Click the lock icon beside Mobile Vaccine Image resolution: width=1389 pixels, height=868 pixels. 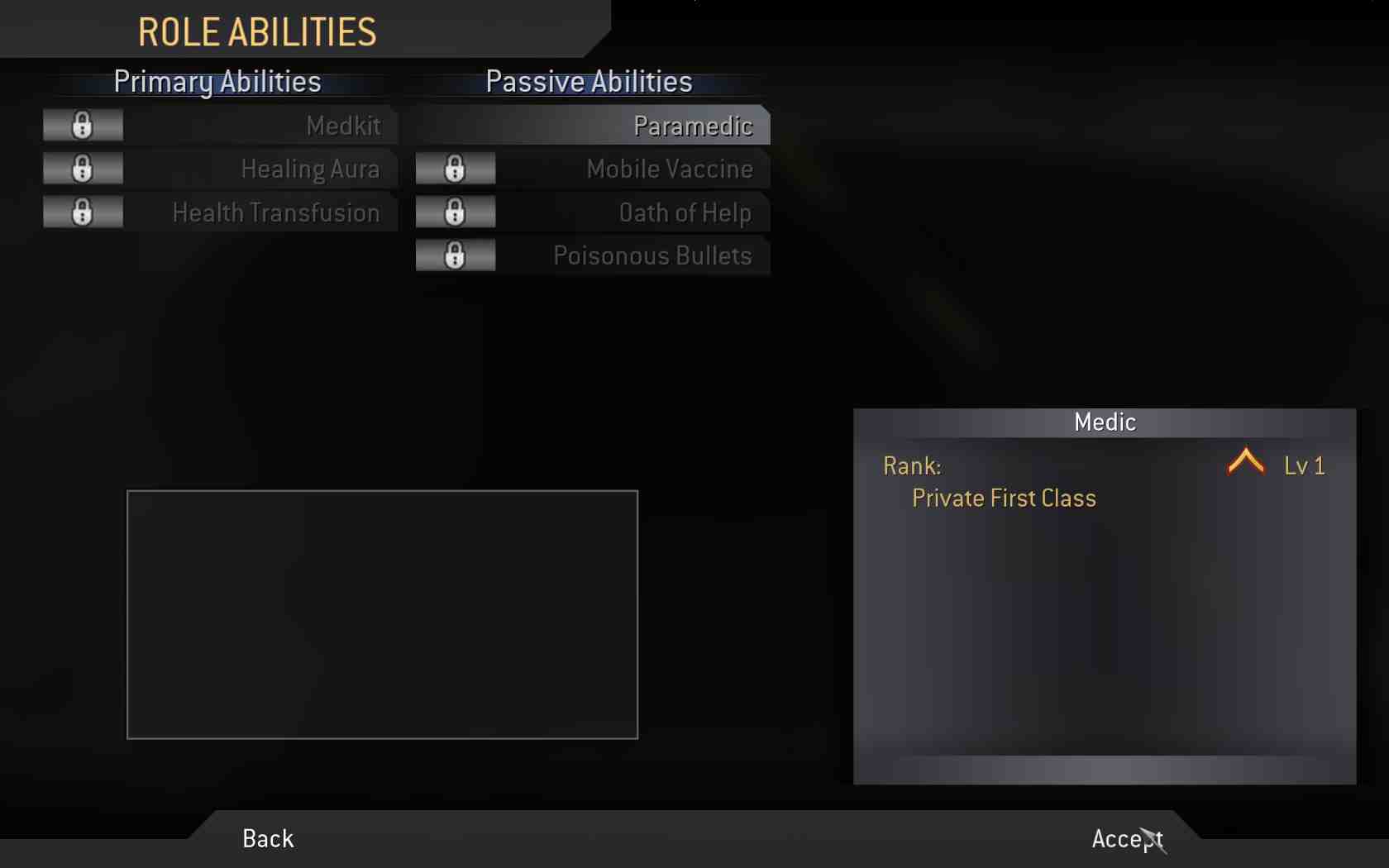tap(455, 169)
